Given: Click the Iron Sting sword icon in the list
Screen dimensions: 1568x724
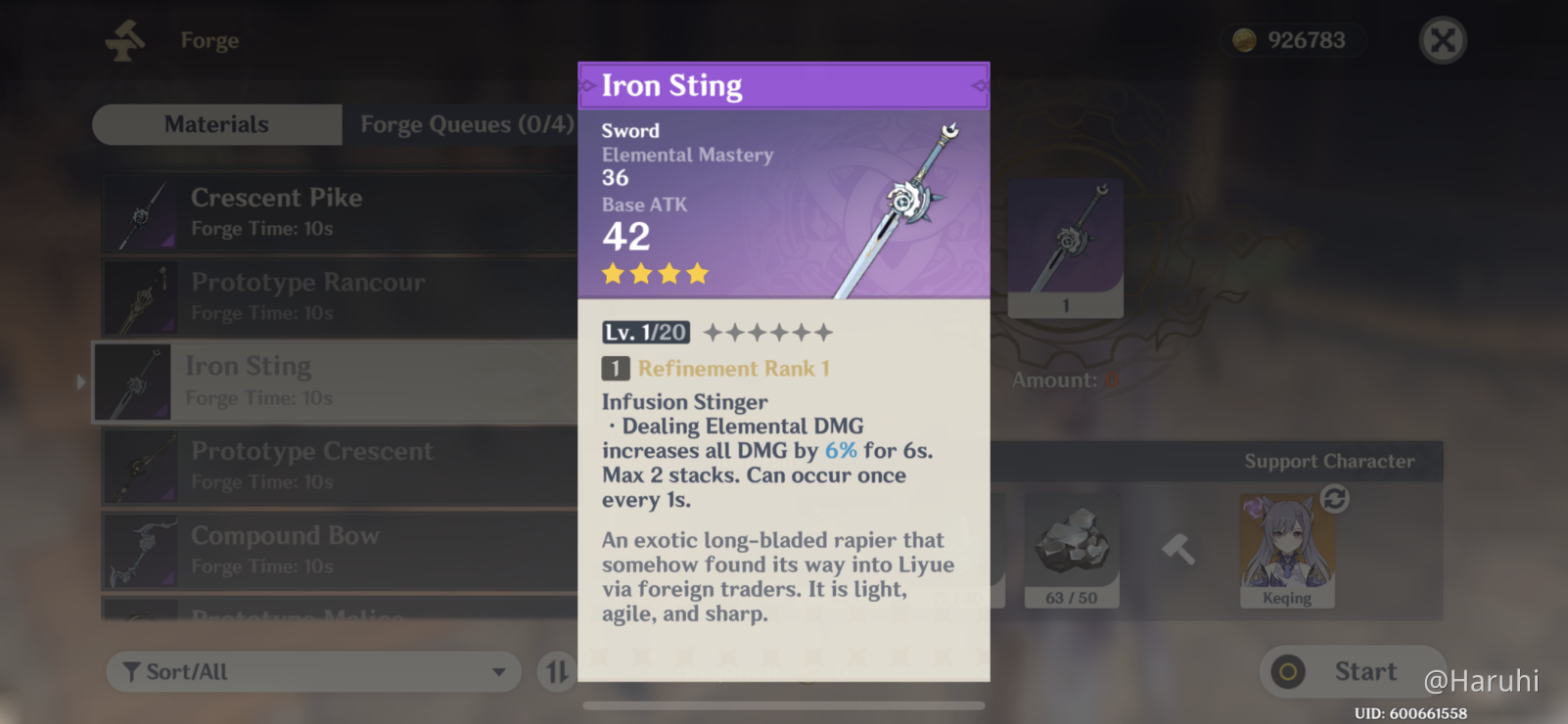Looking at the screenshot, I should pyautogui.click(x=133, y=382).
